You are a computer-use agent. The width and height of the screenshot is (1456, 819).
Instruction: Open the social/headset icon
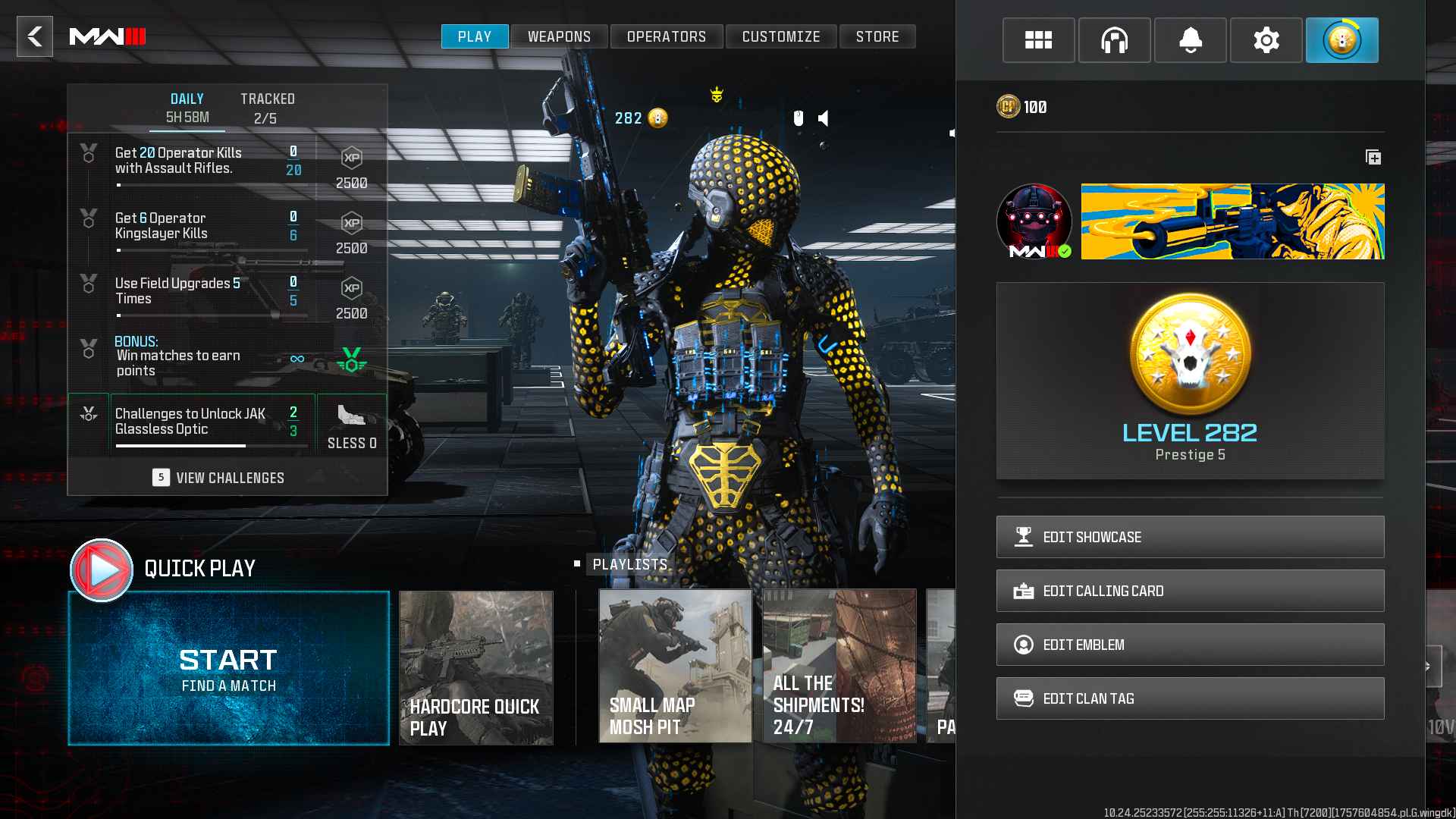click(x=1114, y=40)
